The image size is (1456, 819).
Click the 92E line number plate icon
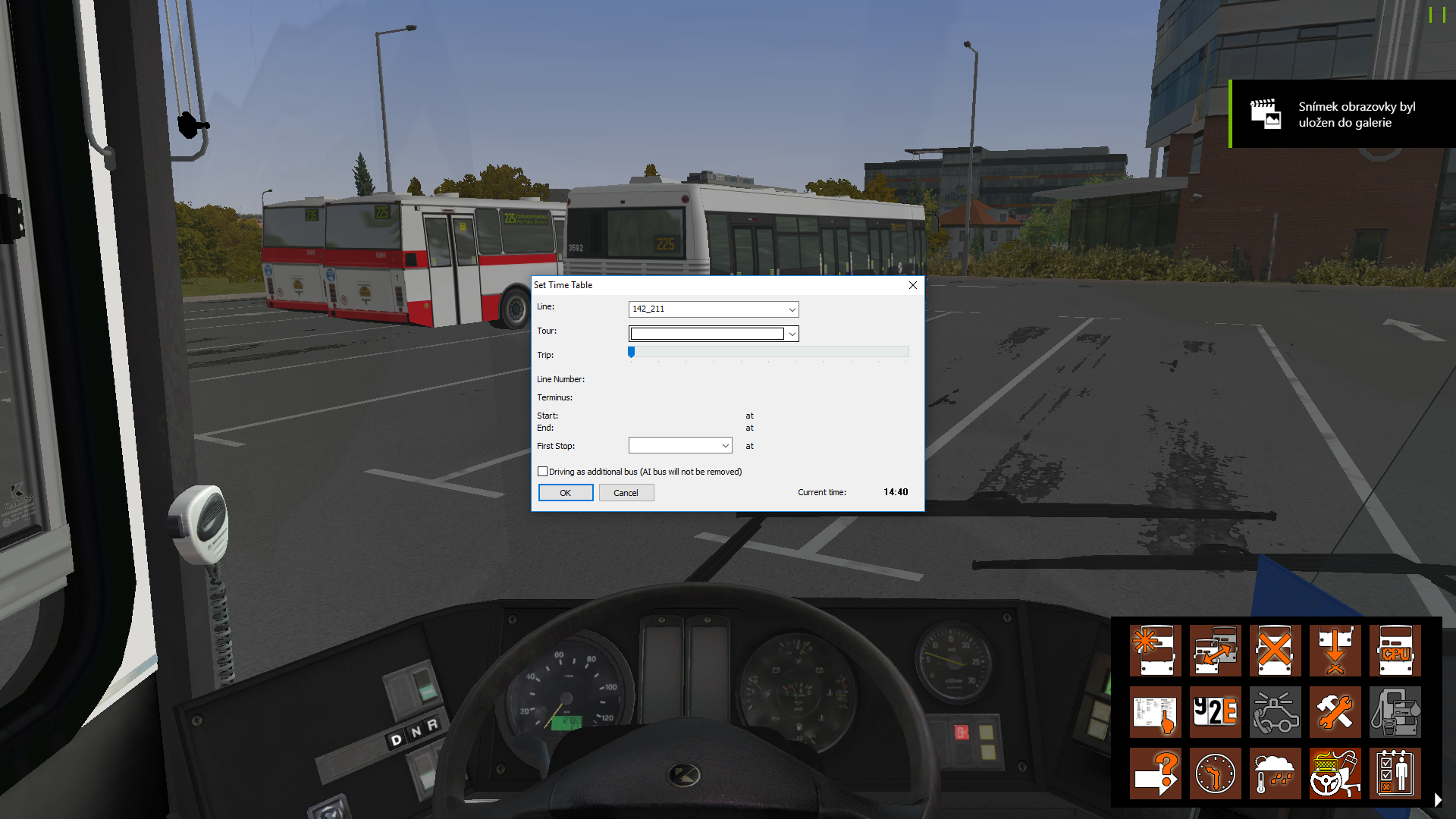[1215, 712]
